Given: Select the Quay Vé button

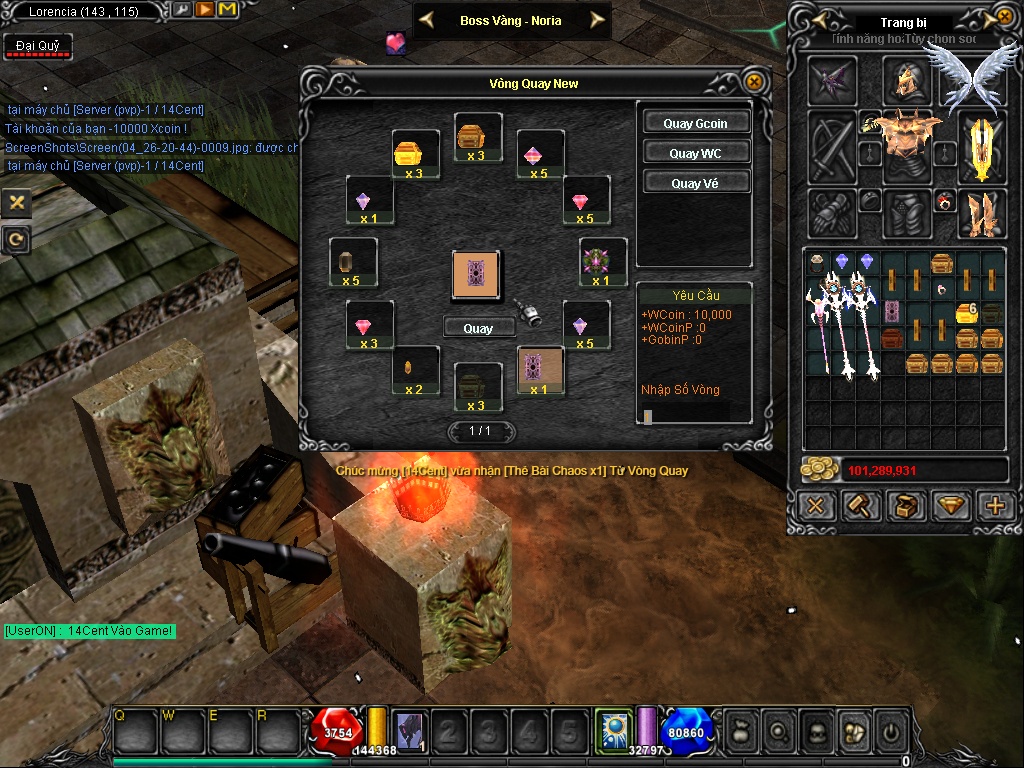Looking at the screenshot, I should (695, 183).
